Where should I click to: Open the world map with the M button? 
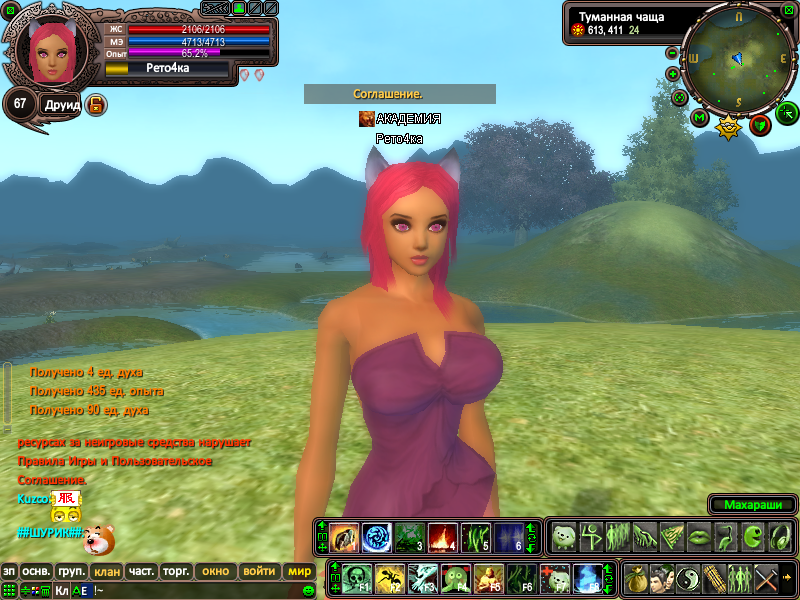pos(699,118)
